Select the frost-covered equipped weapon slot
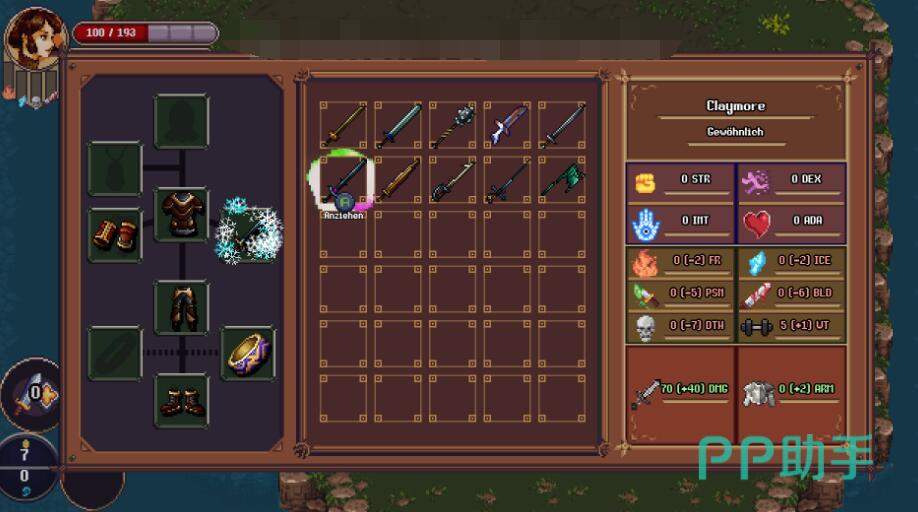918x512 pixels. pyautogui.click(x=250, y=230)
